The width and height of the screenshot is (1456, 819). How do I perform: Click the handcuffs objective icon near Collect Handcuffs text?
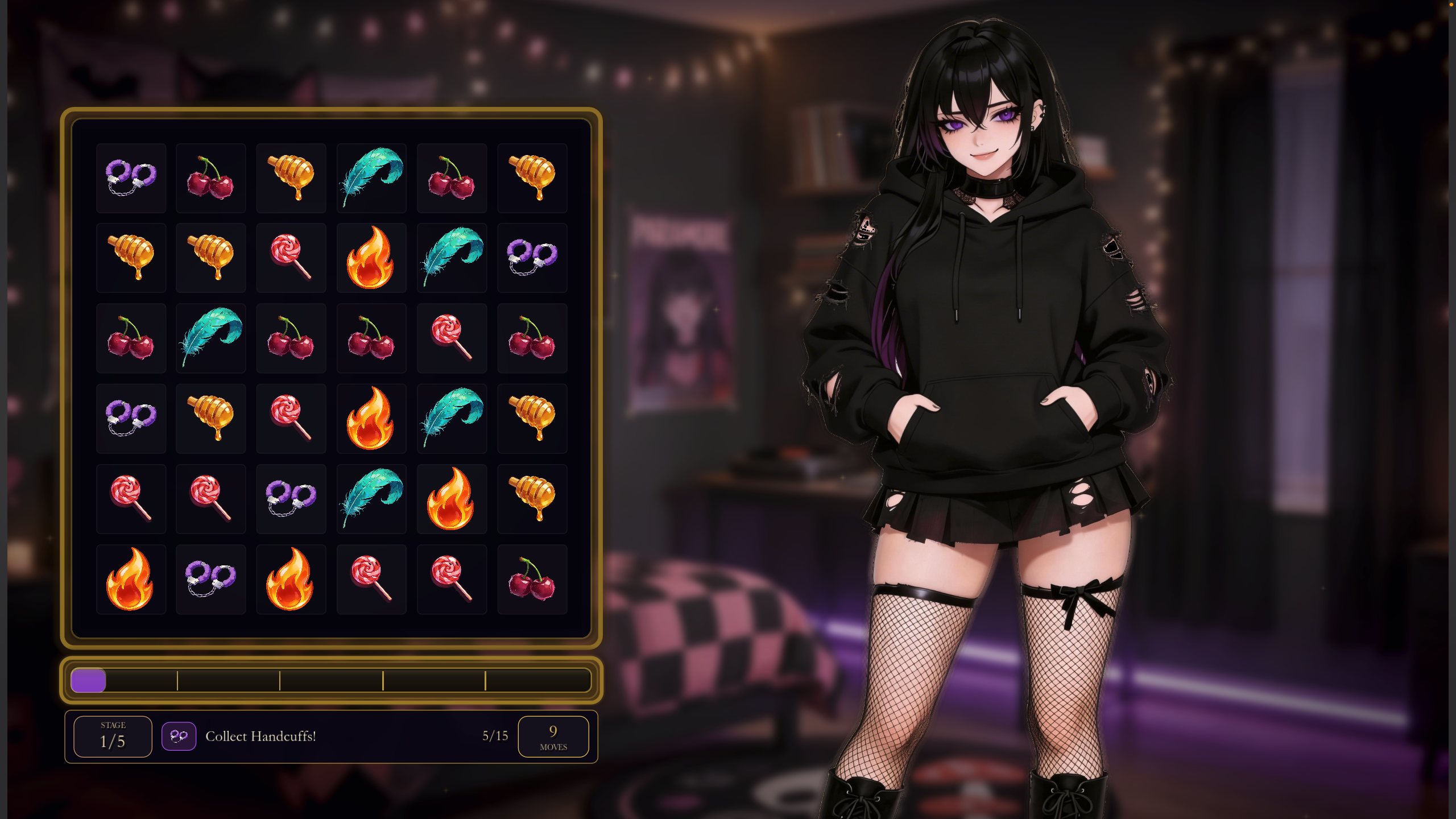[179, 736]
